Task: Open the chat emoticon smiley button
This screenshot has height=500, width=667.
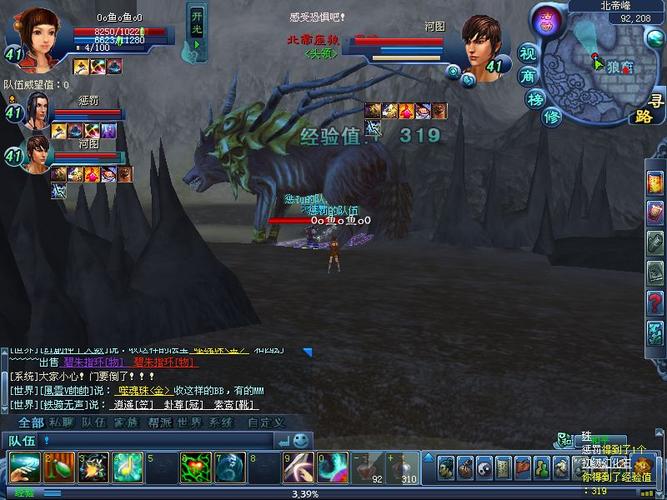Action: pyautogui.click(x=300, y=439)
